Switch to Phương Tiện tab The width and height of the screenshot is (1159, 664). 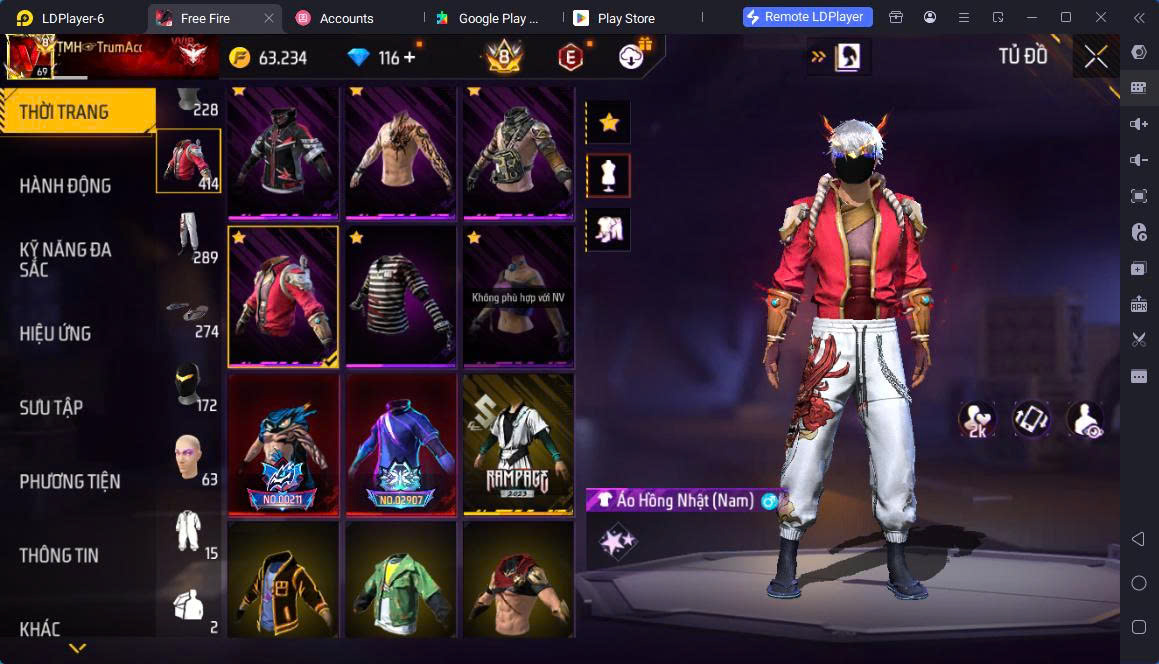click(x=70, y=481)
